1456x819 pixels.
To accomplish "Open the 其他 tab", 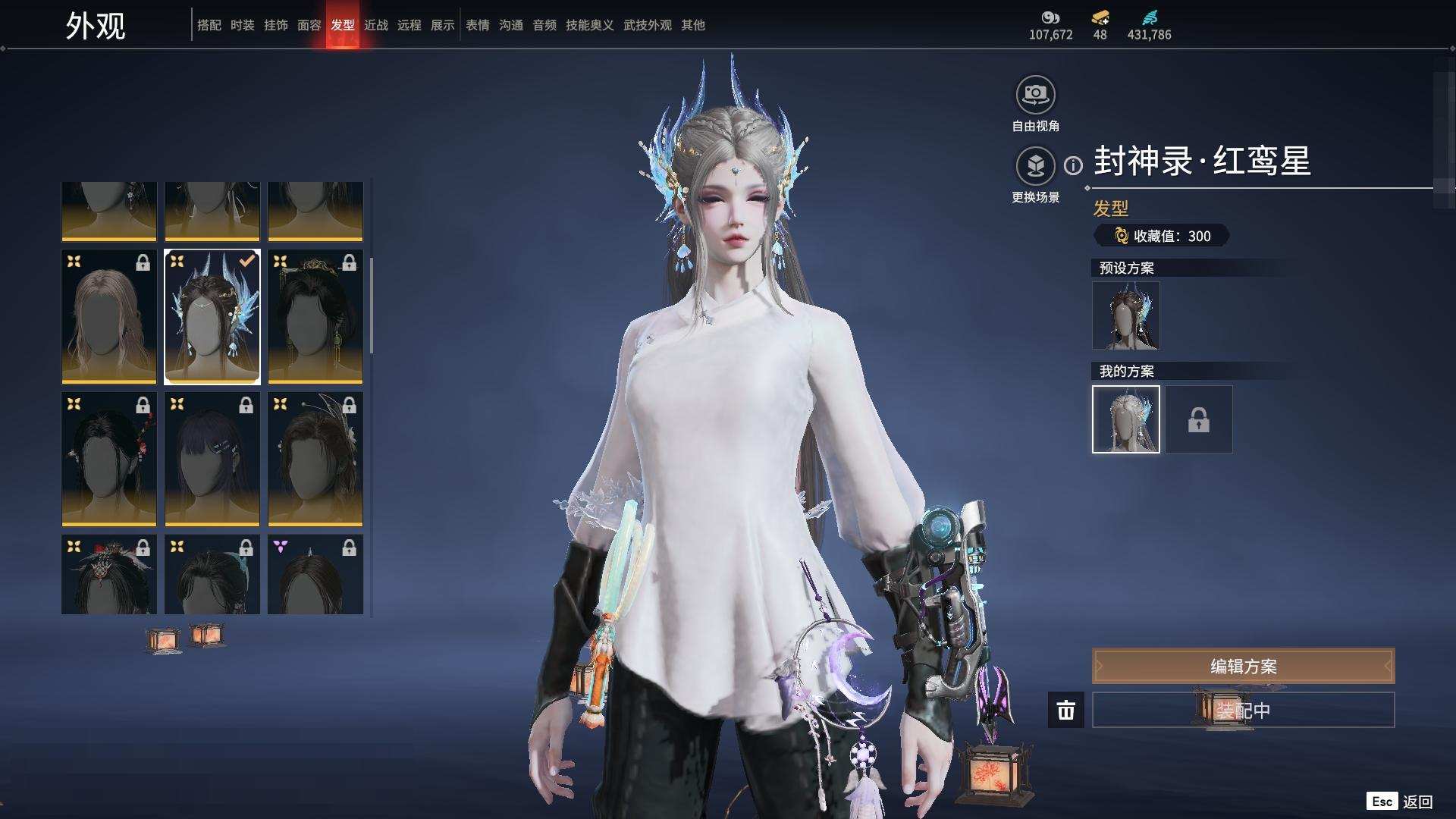I will [x=692, y=25].
